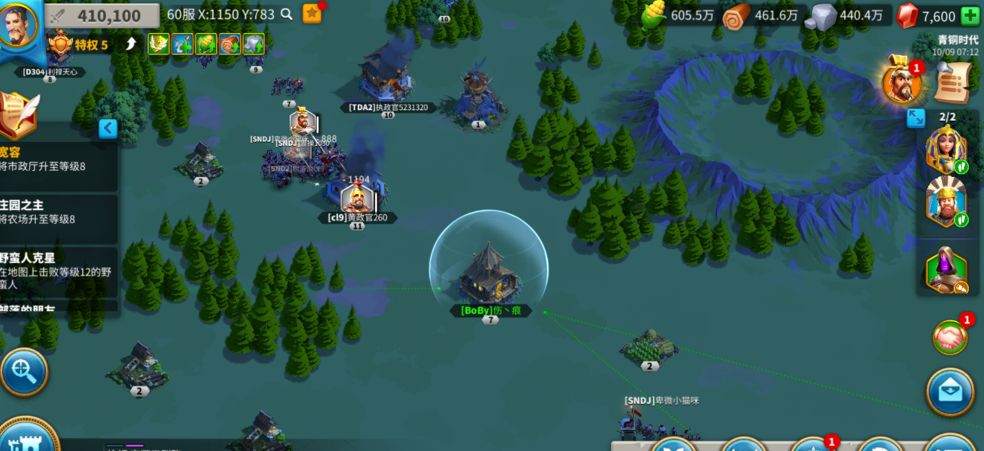
Task: Open the star bookmarks button
Action: (x=312, y=13)
